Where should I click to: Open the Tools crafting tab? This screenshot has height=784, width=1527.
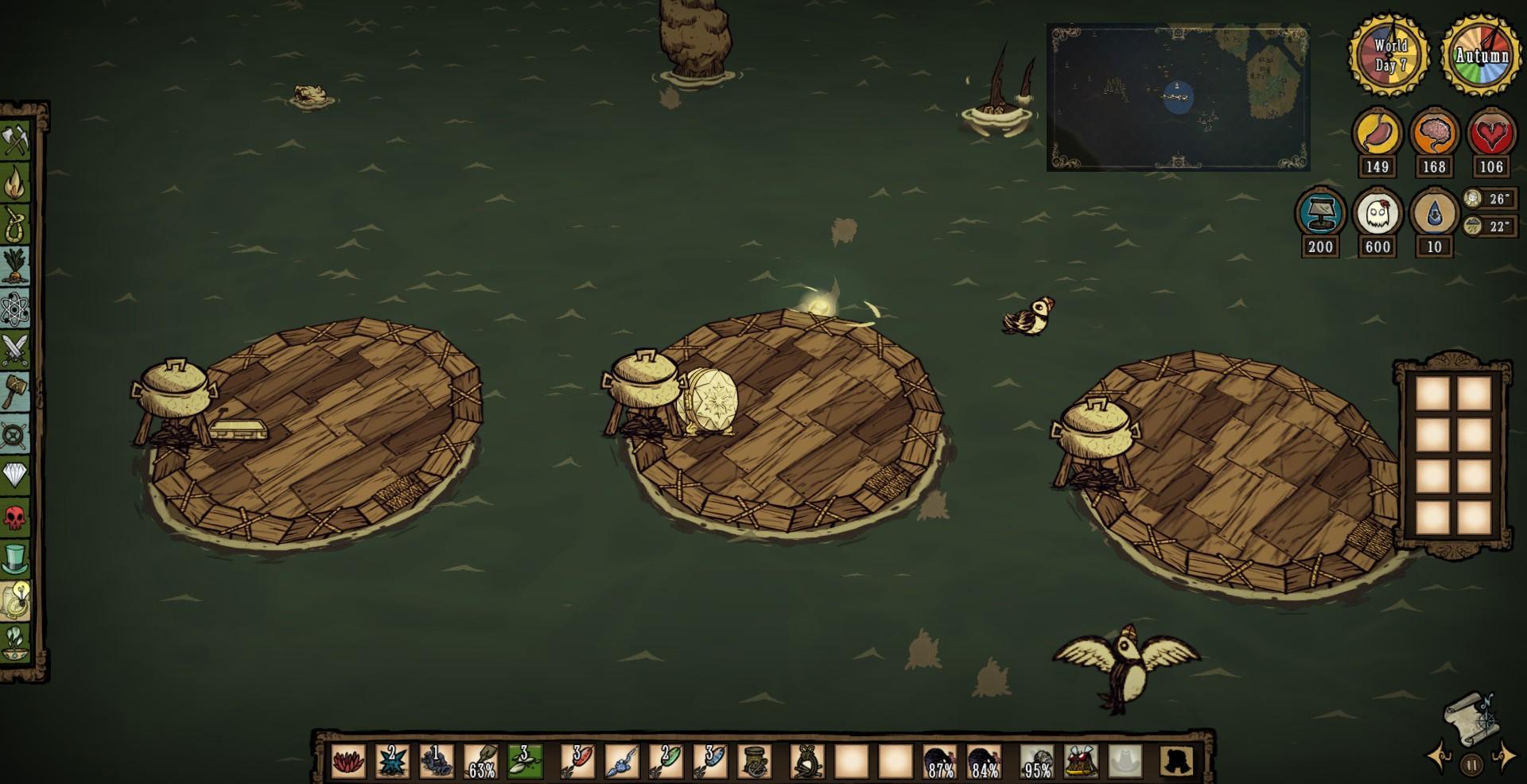click(x=16, y=142)
